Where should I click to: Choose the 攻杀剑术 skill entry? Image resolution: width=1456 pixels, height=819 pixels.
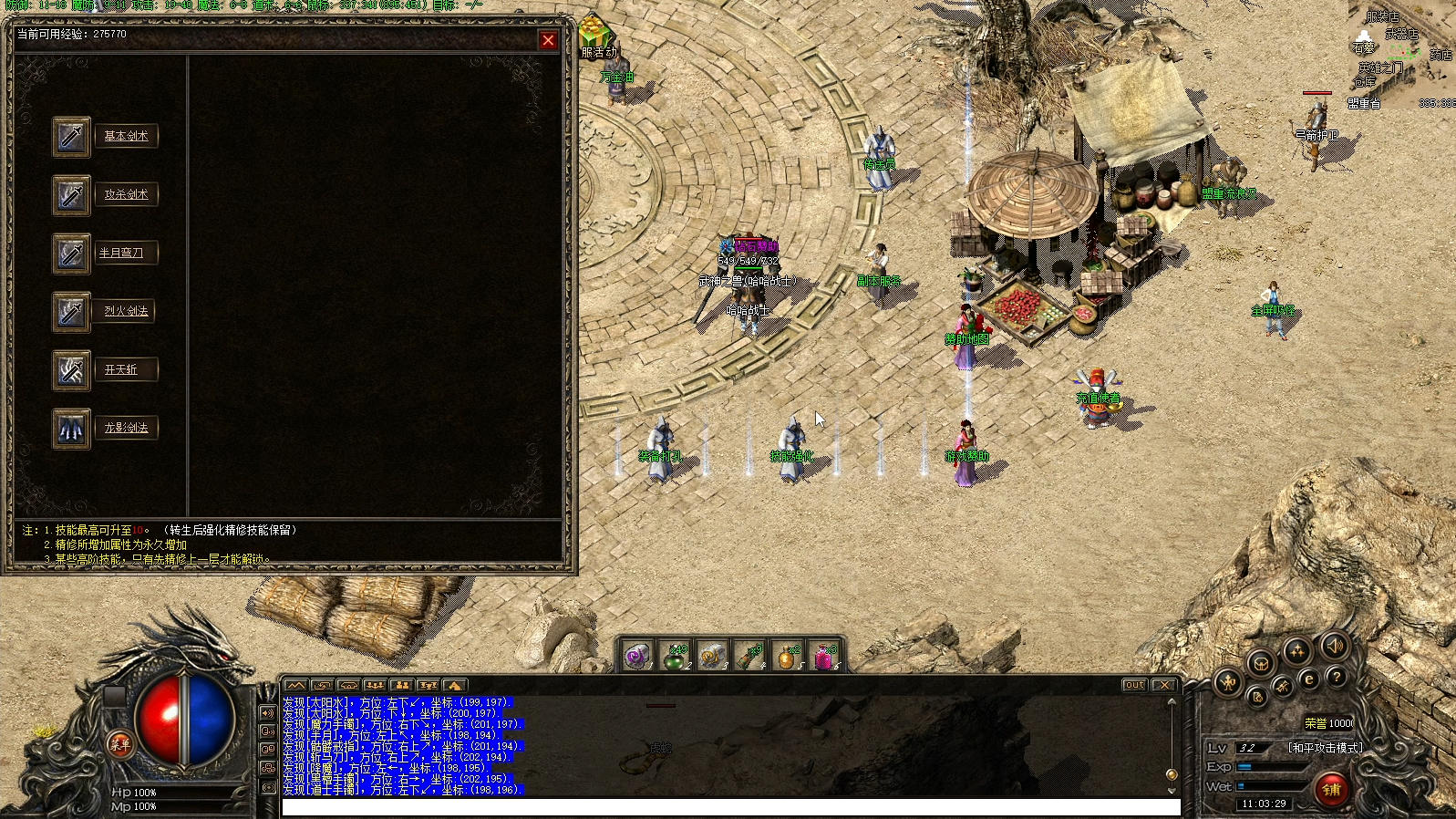[x=126, y=194]
